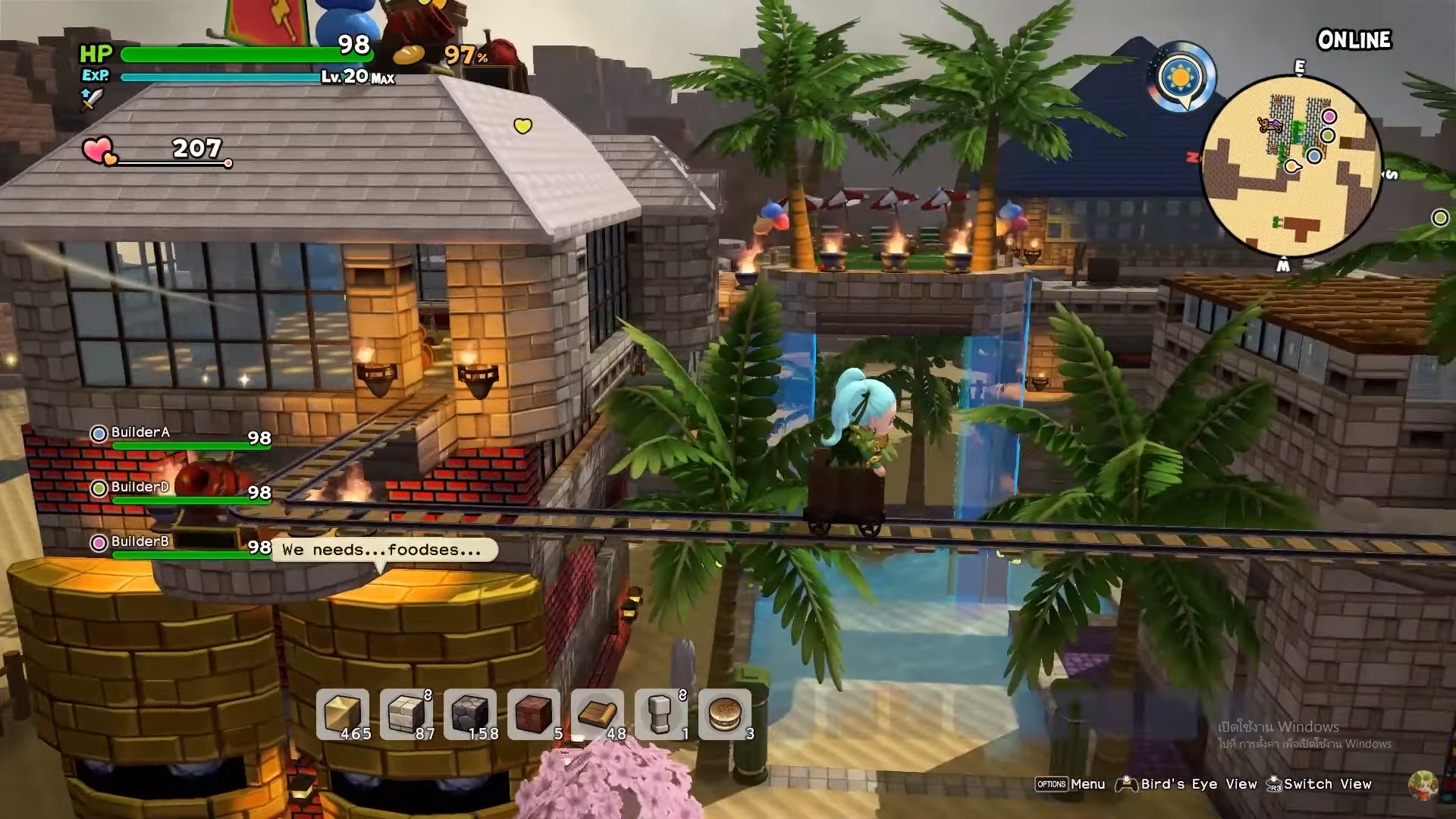The image size is (1456, 819).
Task: Choose the dark cobblestone block slot
Action: point(470,714)
